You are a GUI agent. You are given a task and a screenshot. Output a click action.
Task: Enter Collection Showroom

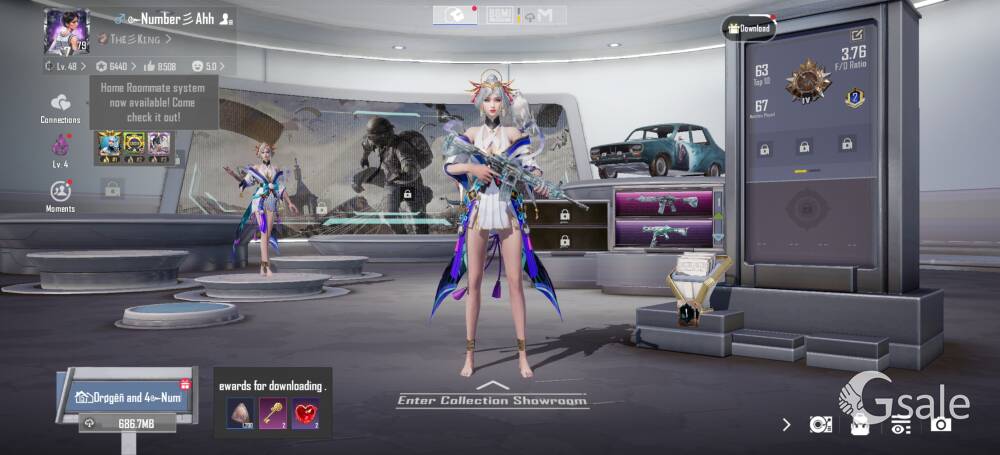pyautogui.click(x=491, y=398)
